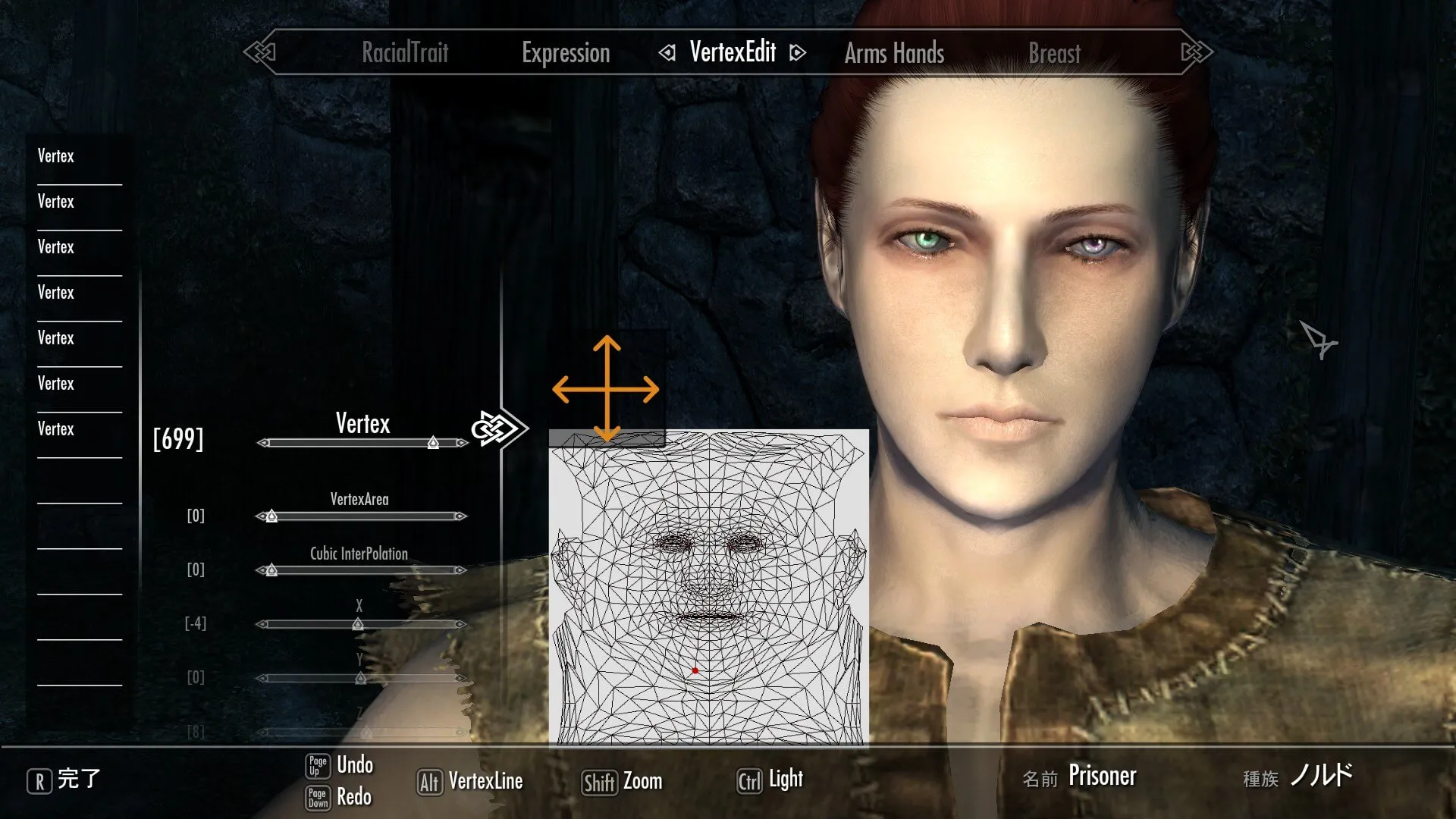1456x819 pixels.
Task: Select the Light option
Action: tap(785, 780)
